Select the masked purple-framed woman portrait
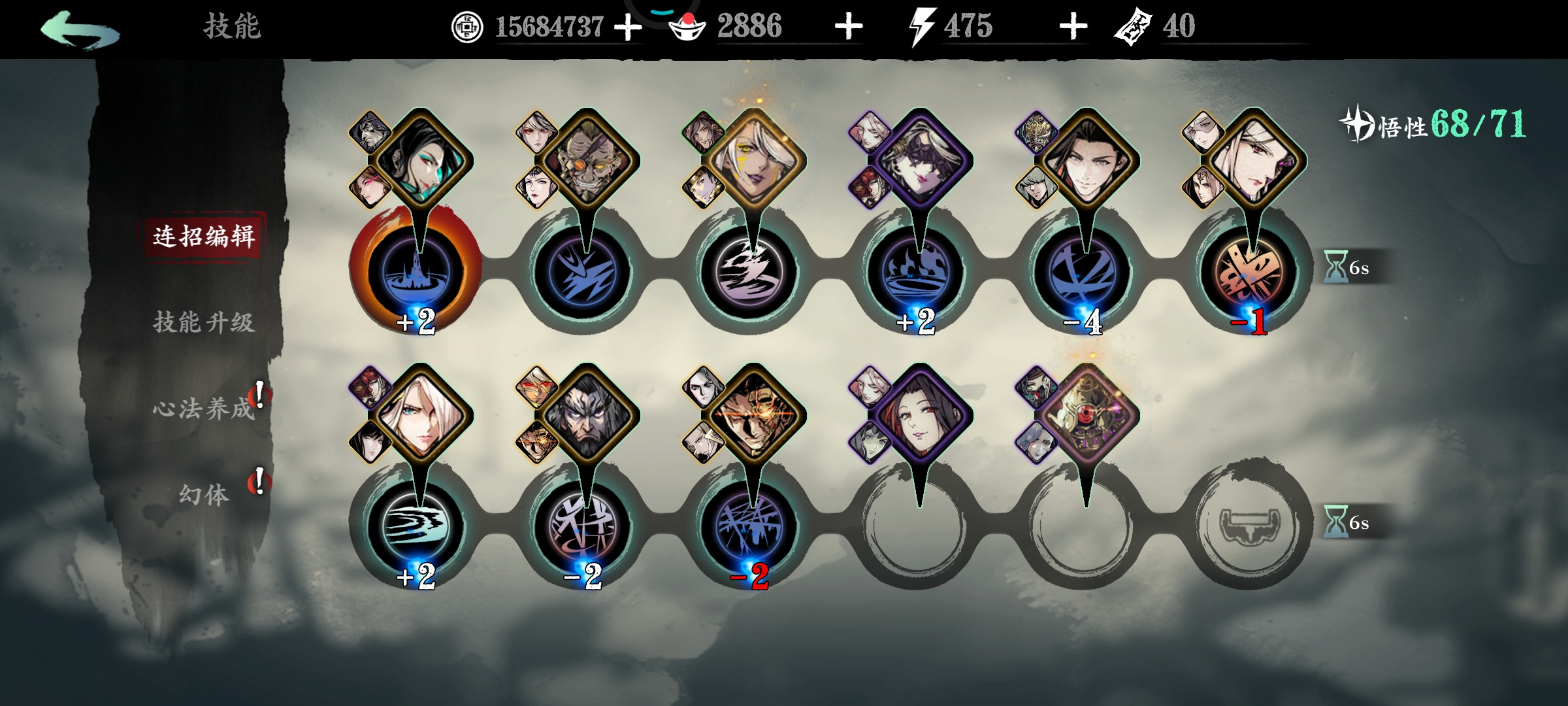Screen dimensions: 1568x706 pyautogui.click(x=919, y=161)
